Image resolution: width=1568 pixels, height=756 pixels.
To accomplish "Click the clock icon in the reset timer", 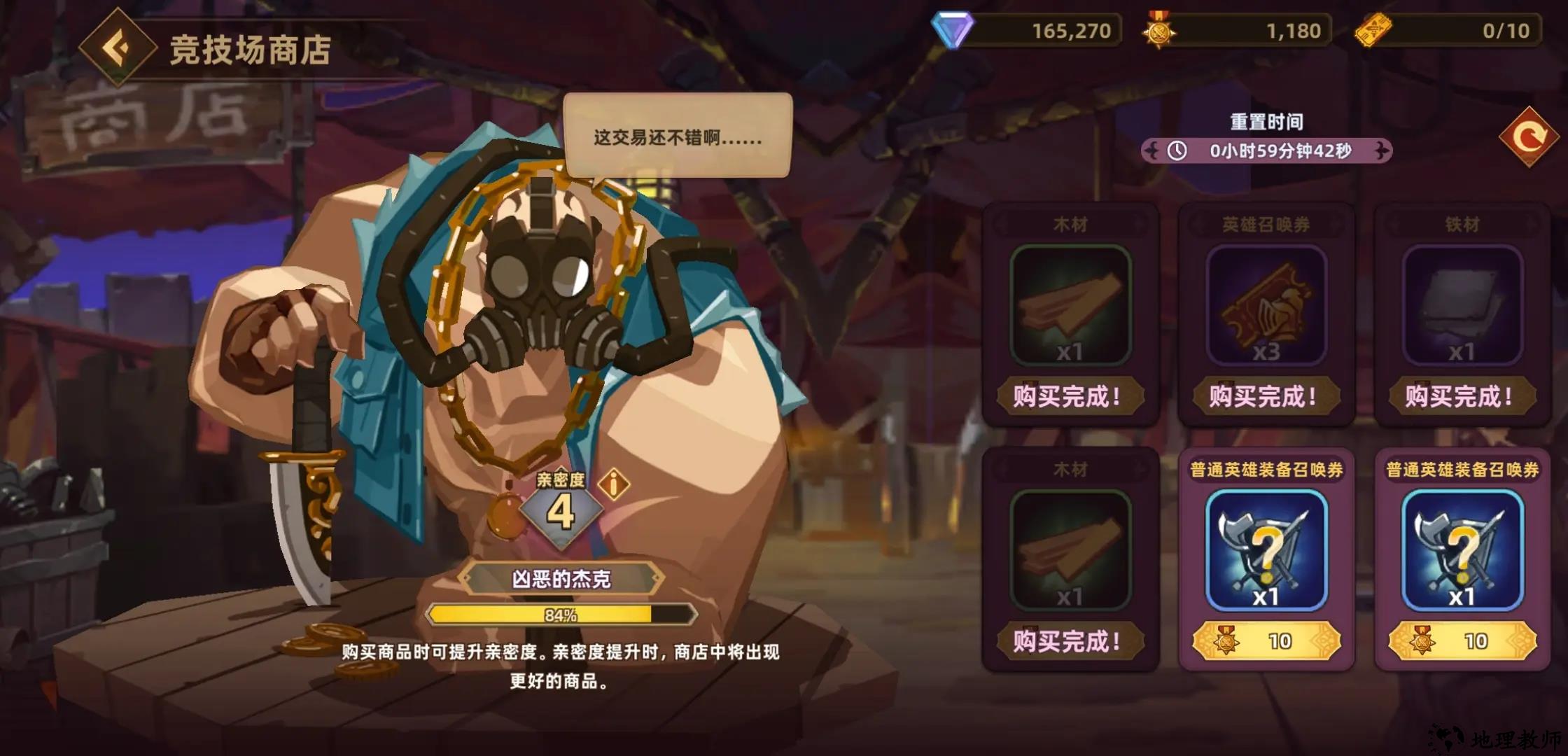I will coord(1177,150).
